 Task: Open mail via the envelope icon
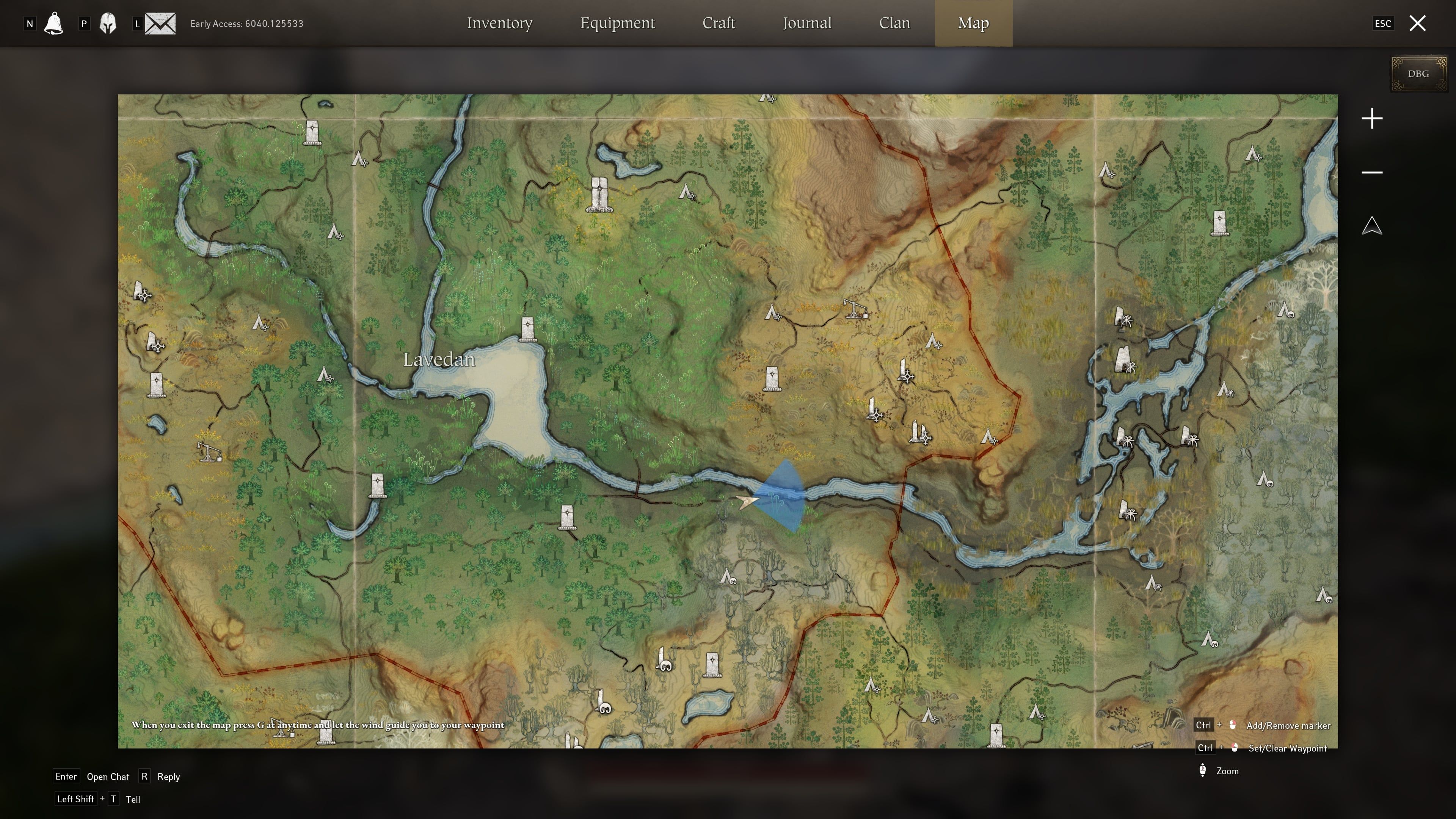coord(160,23)
